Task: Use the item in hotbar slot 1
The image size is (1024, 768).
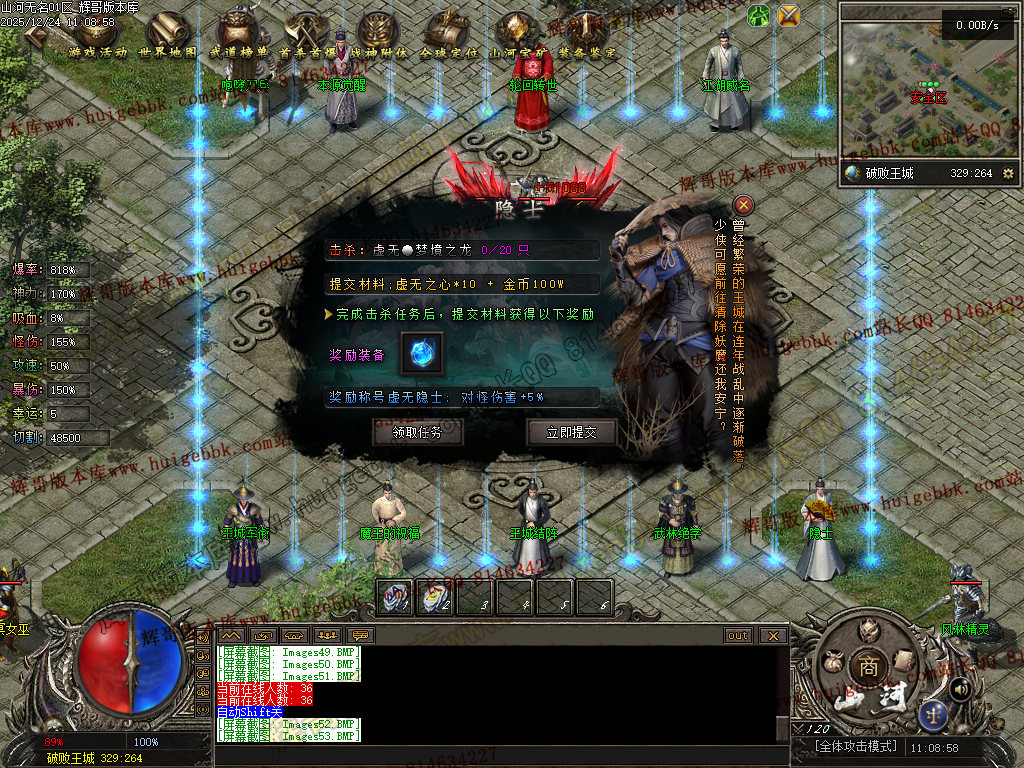Action: [395, 597]
